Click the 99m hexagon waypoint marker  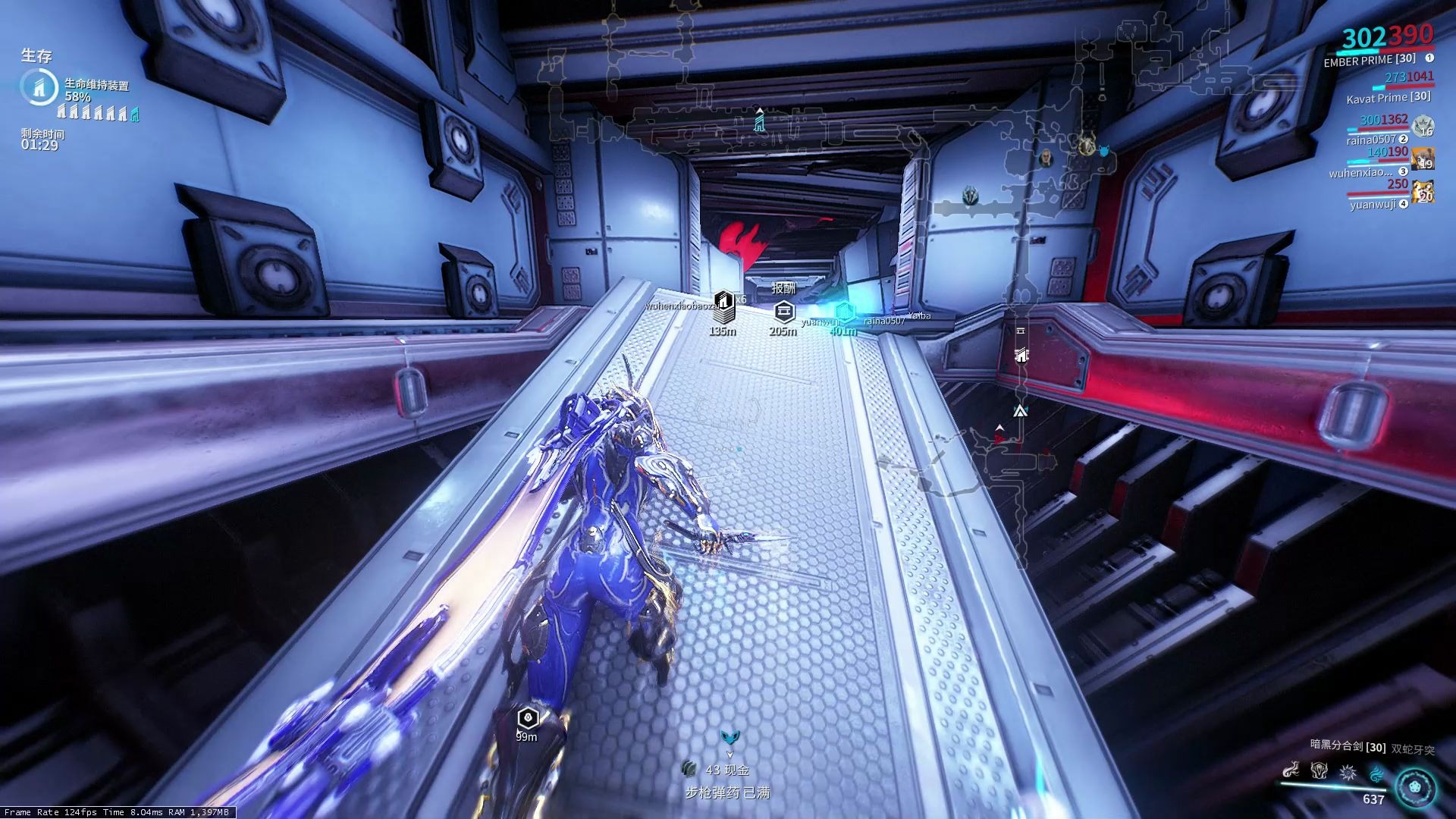coord(527,718)
